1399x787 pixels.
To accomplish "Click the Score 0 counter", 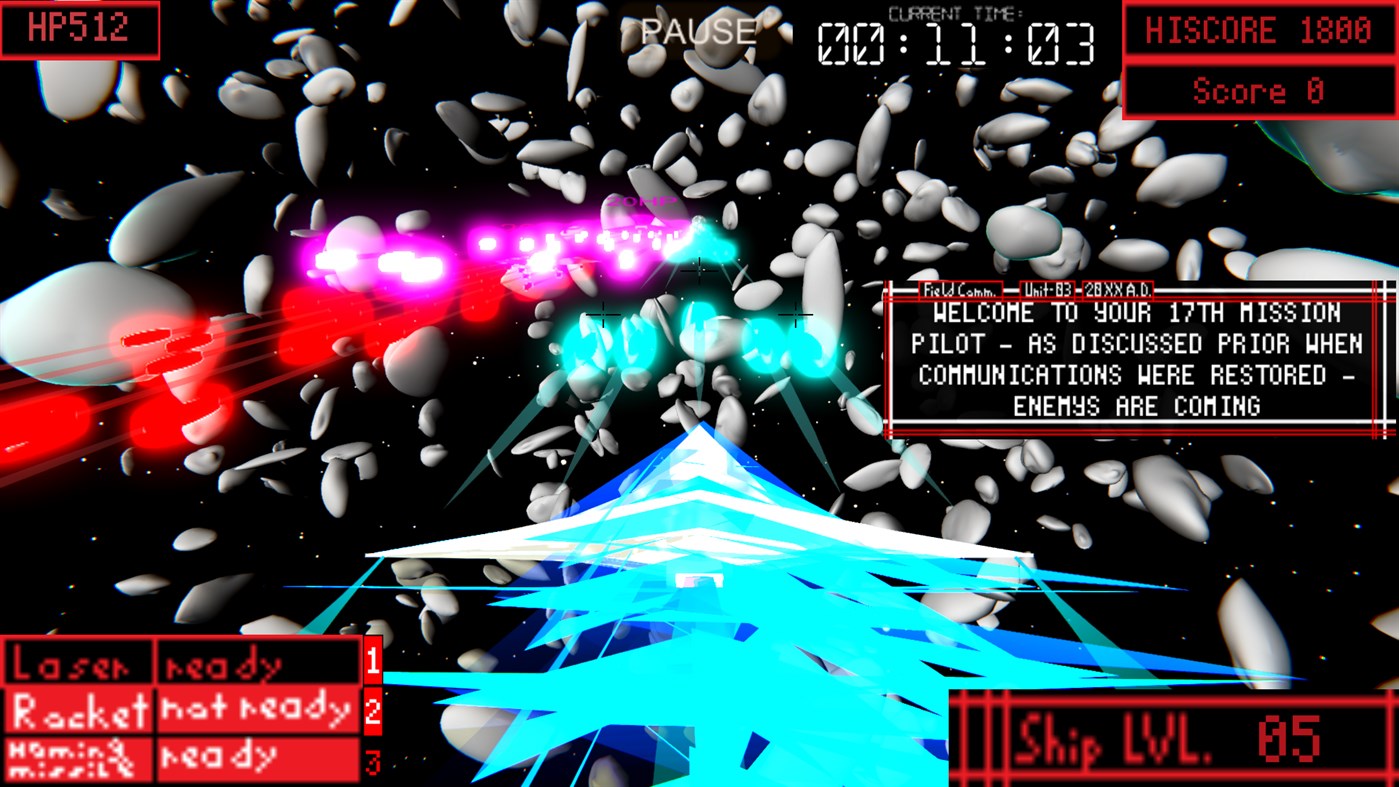I will (x=1258, y=92).
